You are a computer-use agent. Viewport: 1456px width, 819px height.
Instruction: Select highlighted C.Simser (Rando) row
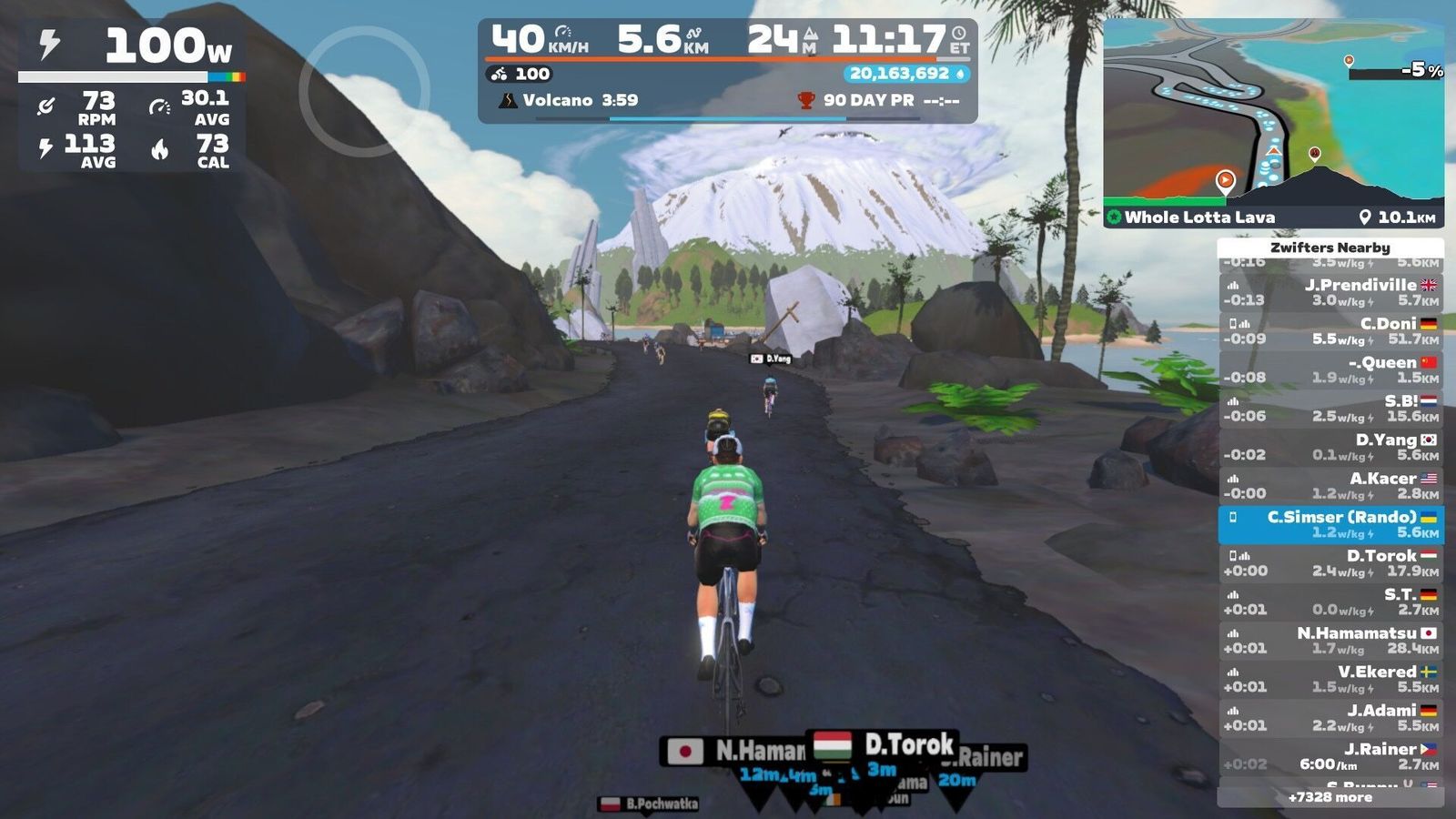click(x=1330, y=524)
